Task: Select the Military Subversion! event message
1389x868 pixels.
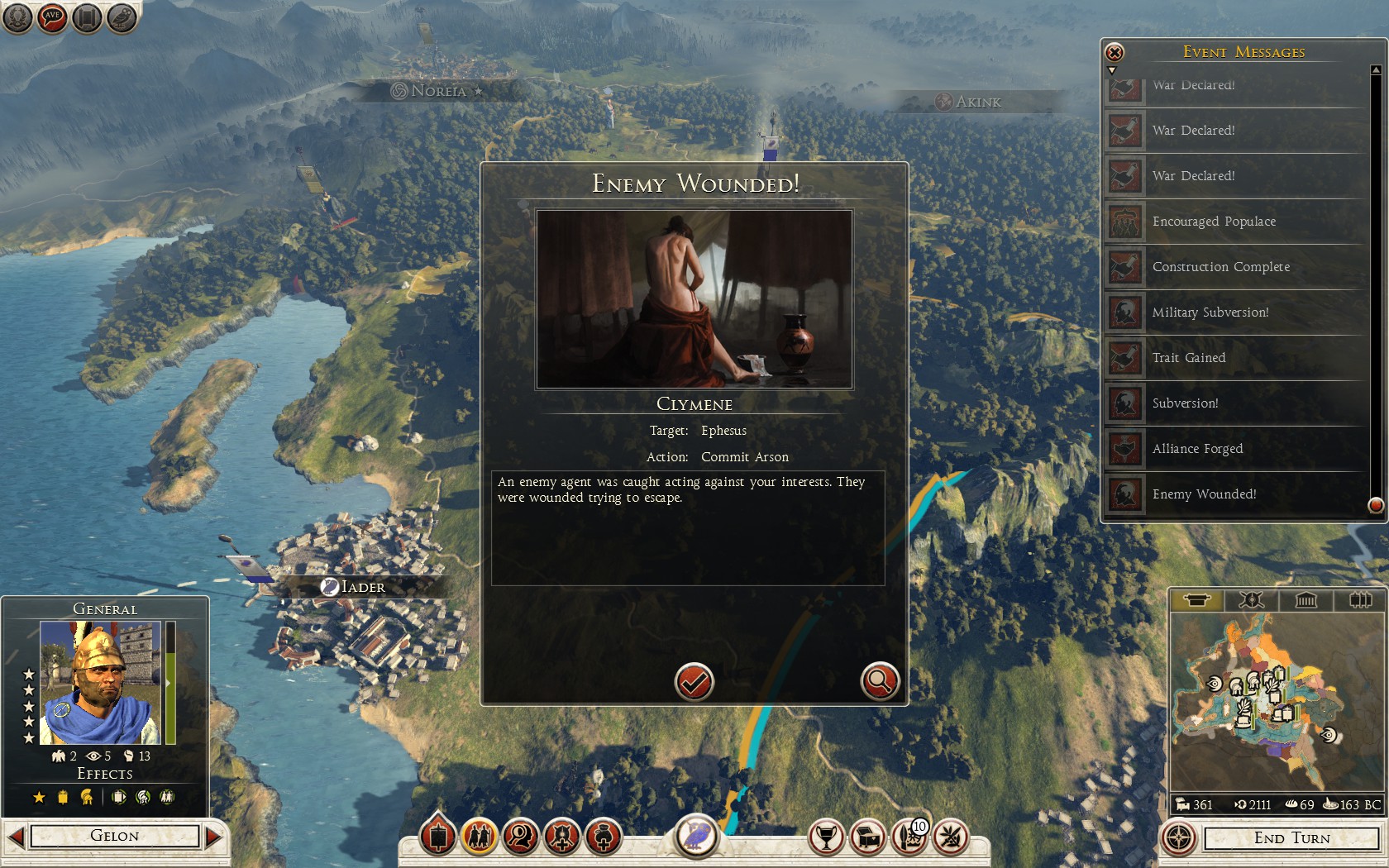Action: click(x=1210, y=312)
